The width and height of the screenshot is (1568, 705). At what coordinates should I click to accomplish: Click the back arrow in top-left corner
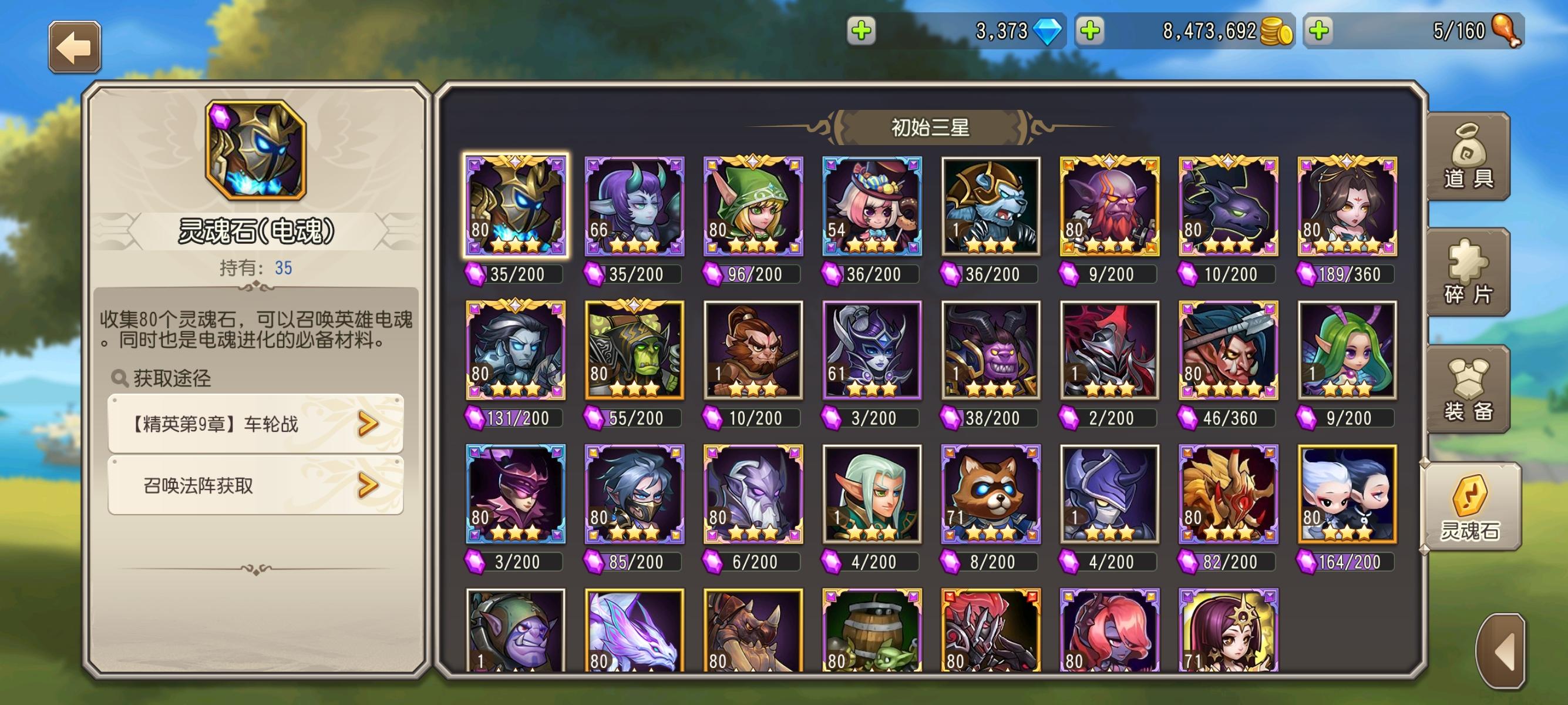[76, 48]
